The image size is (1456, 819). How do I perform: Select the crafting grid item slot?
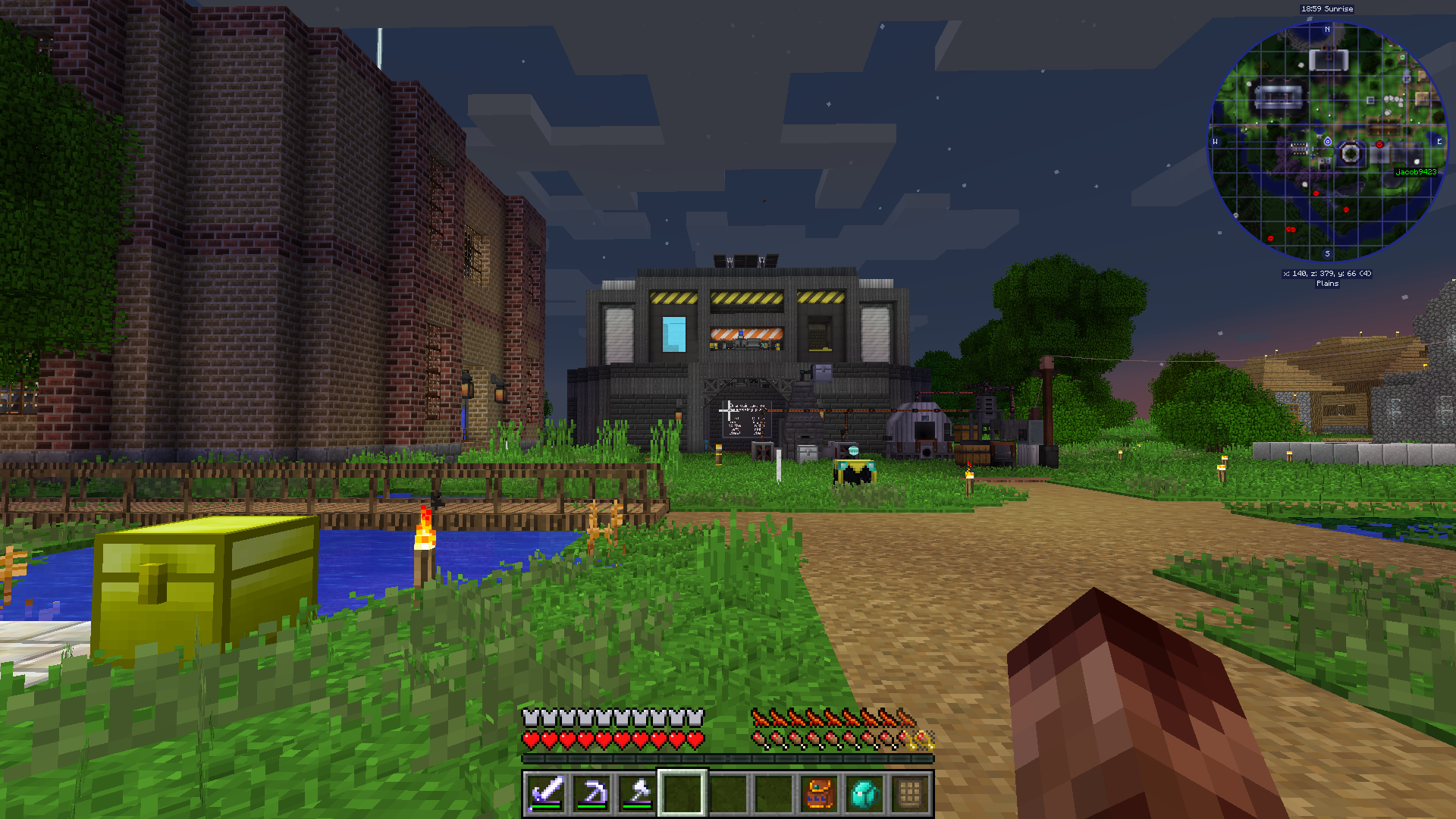(x=910, y=793)
